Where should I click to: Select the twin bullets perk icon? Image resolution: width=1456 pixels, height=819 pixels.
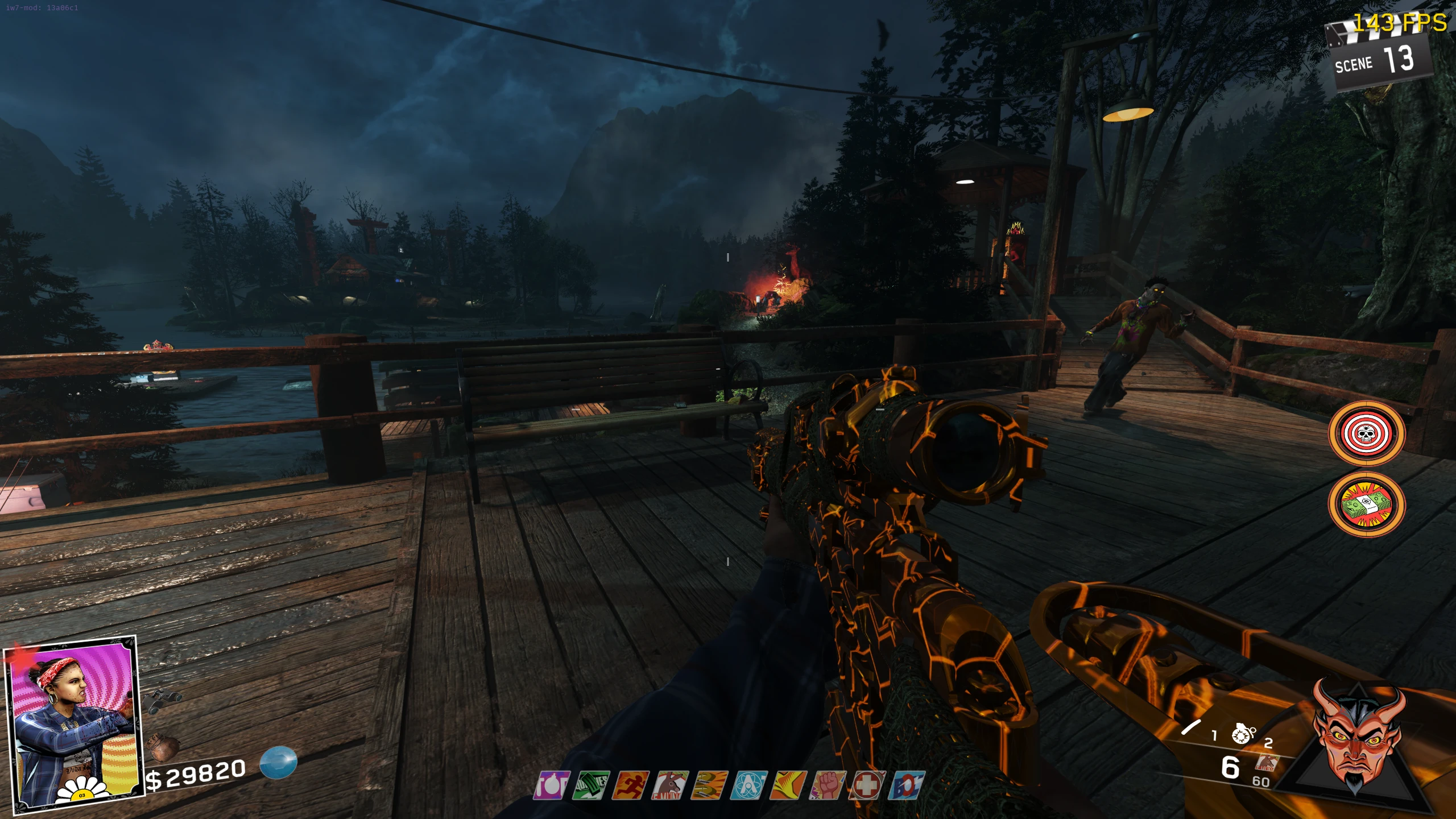710,785
